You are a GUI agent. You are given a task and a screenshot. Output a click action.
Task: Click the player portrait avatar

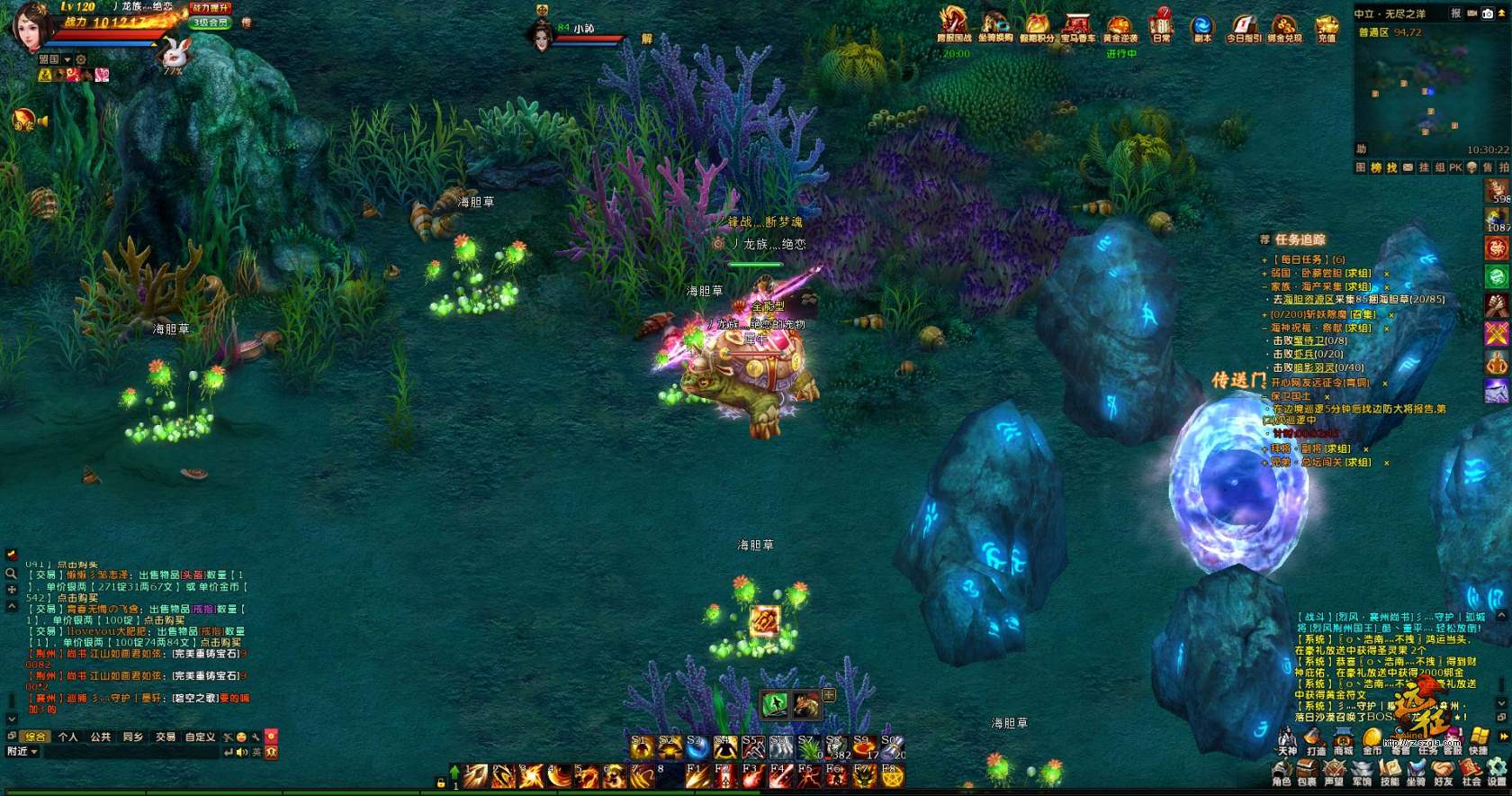click(x=30, y=26)
